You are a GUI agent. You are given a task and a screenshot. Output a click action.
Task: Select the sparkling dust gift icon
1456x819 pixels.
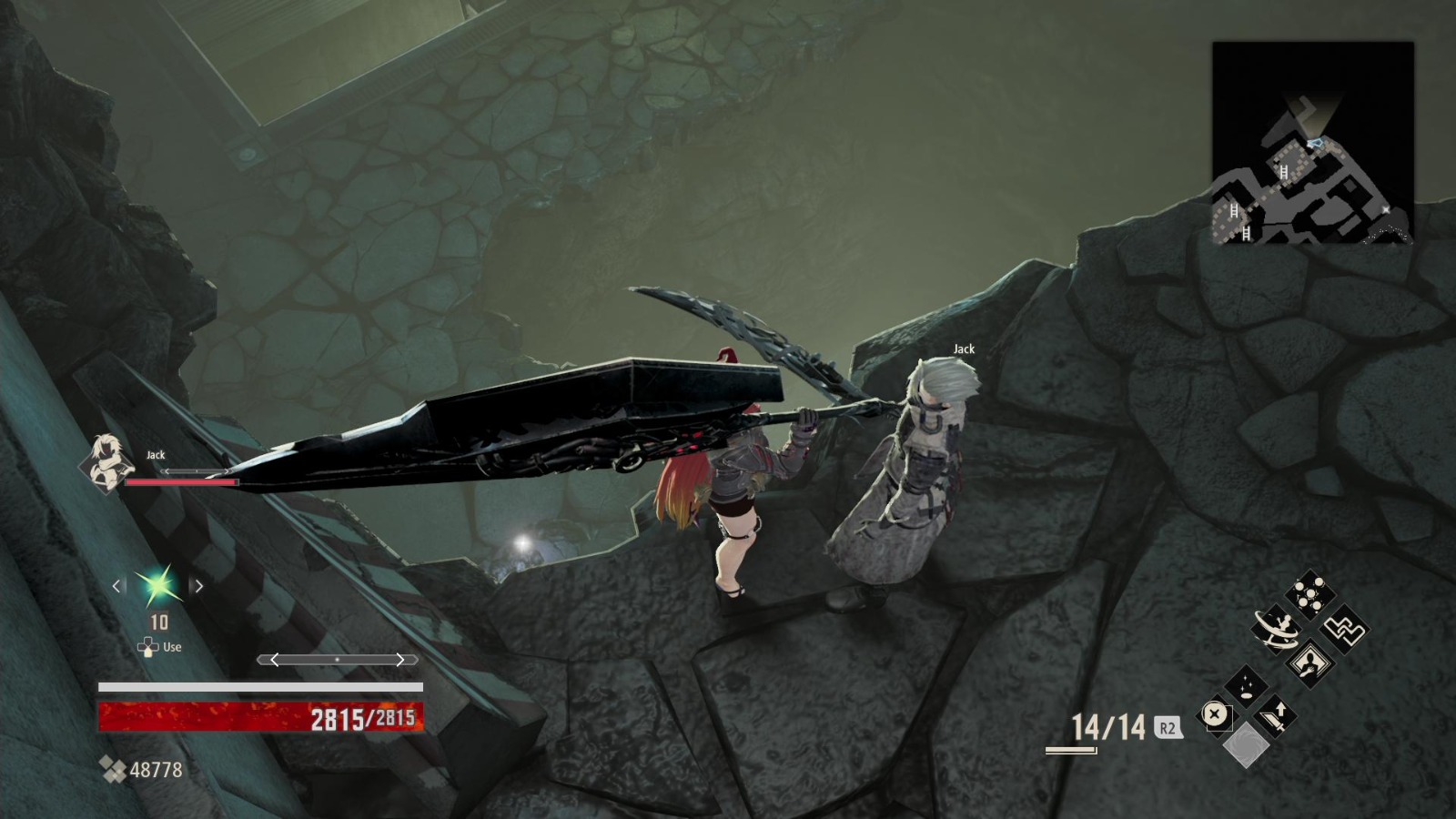(x=1247, y=685)
